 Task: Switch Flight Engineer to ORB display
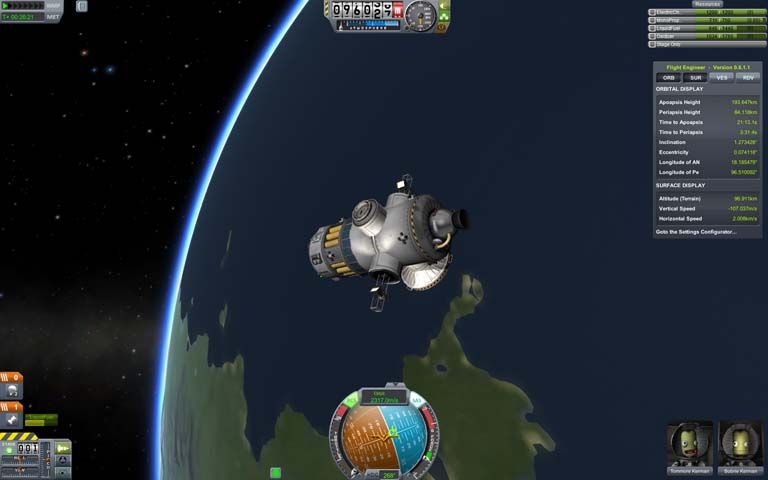(x=667, y=77)
